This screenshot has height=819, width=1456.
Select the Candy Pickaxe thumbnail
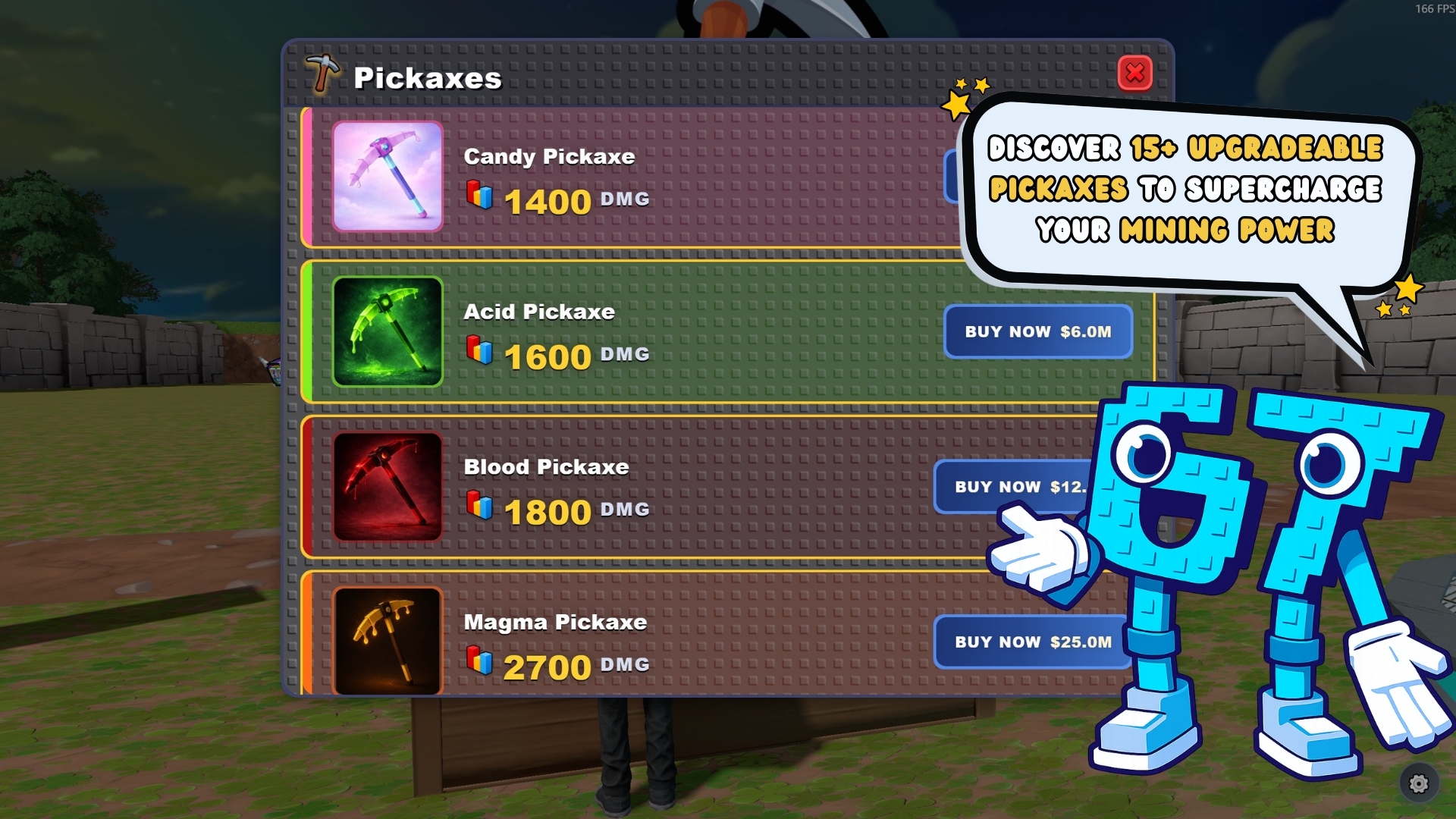pos(388,177)
